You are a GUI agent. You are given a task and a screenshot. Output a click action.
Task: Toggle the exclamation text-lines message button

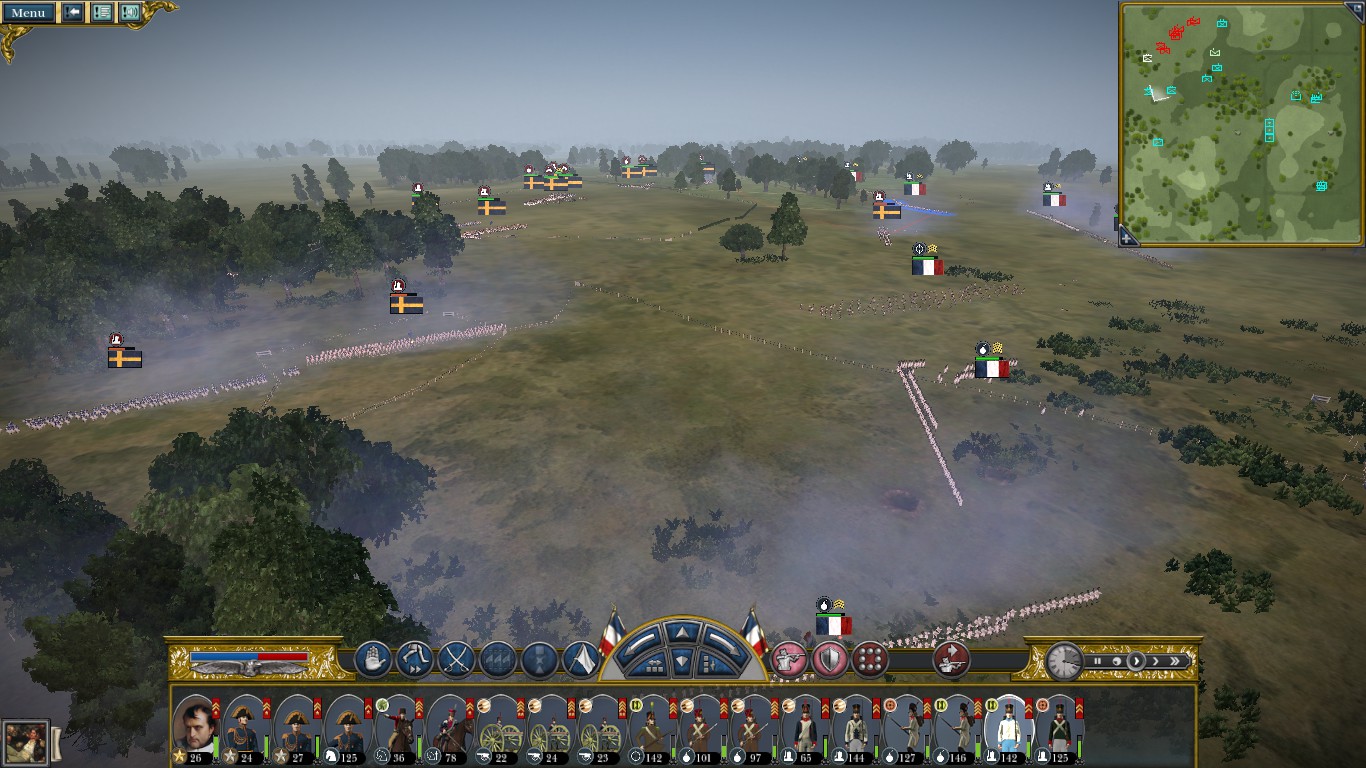click(x=101, y=13)
